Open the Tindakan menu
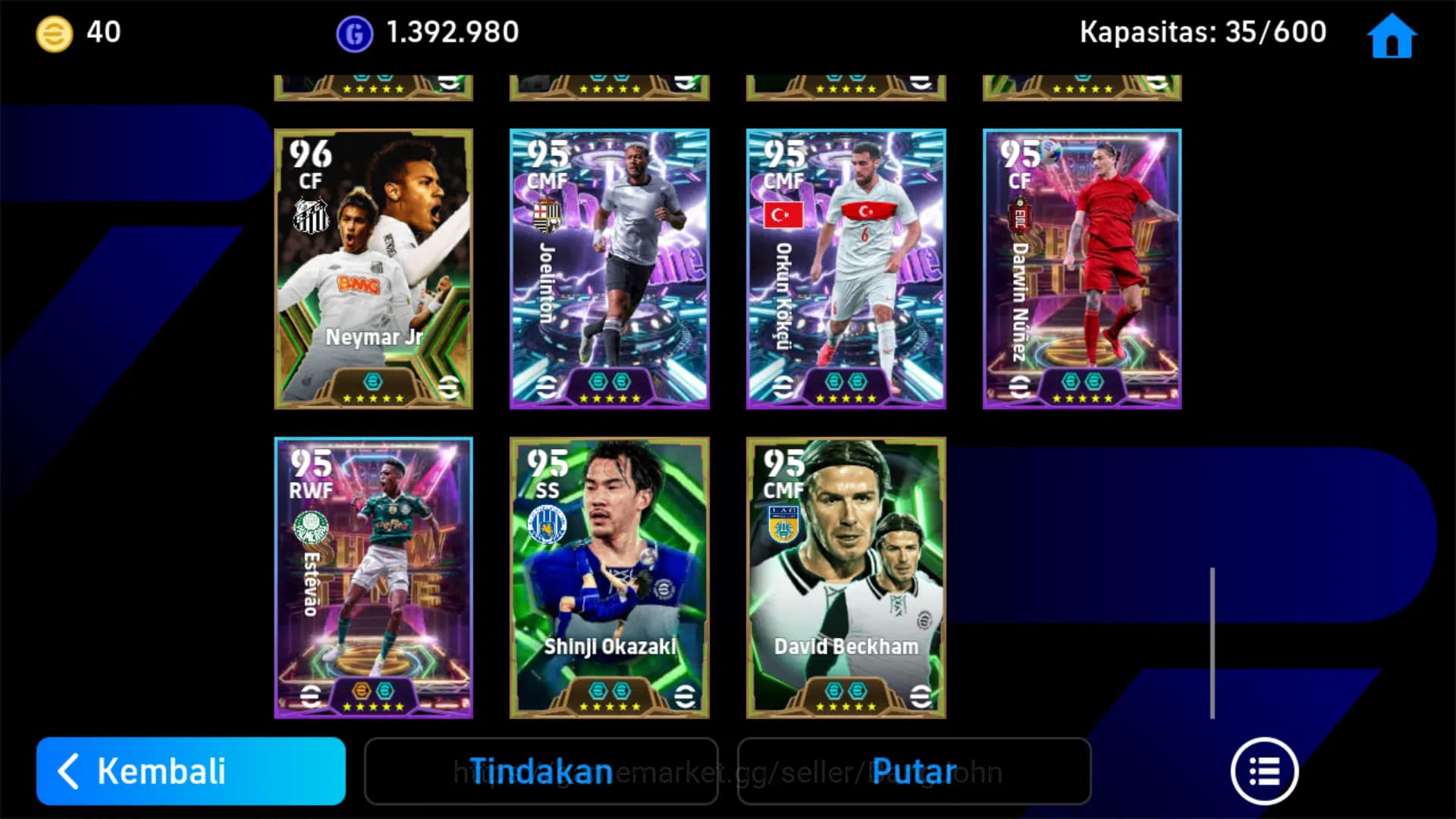1456x819 pixels. 541,770
